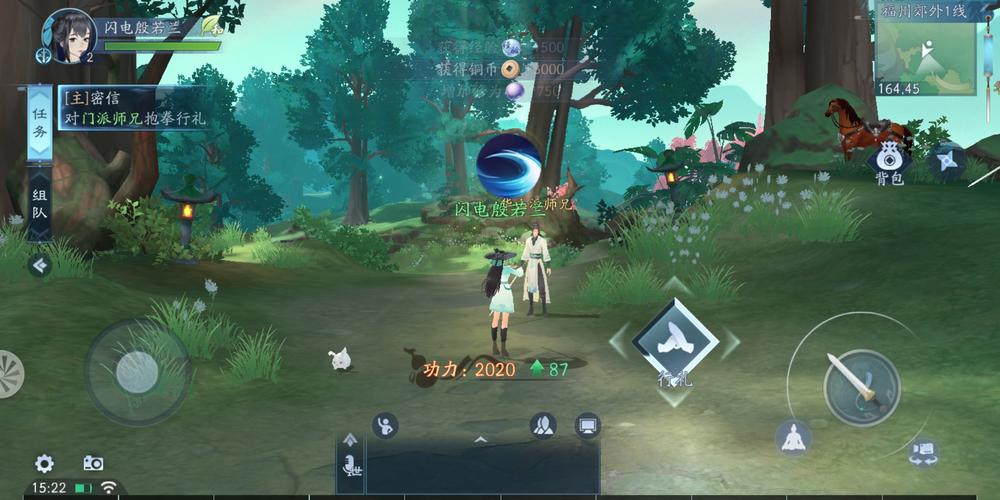Open the emote gesture figure icon
Screen dimensions: 1000x500
385,425
